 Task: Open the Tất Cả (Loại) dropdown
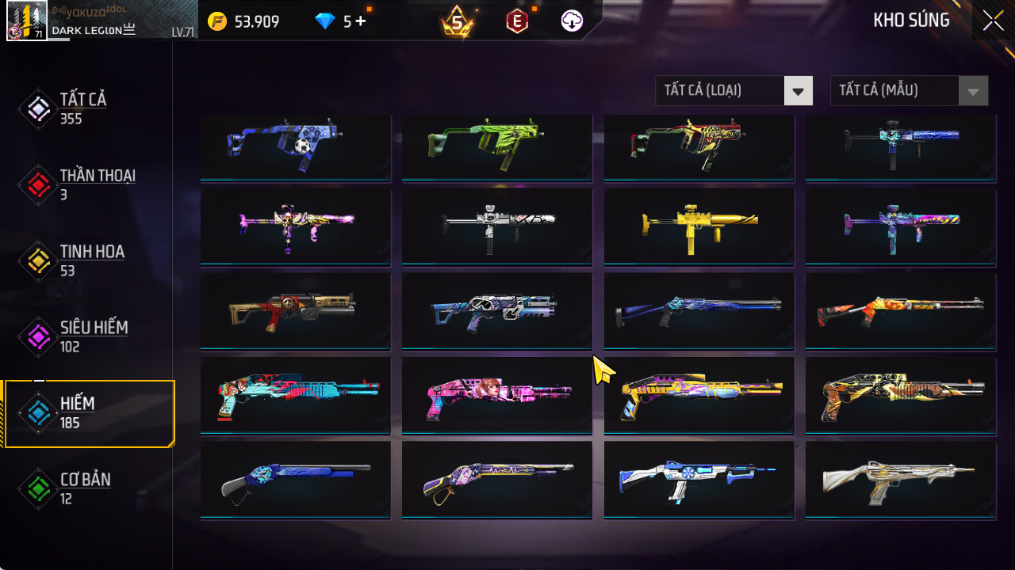point(734,91)
